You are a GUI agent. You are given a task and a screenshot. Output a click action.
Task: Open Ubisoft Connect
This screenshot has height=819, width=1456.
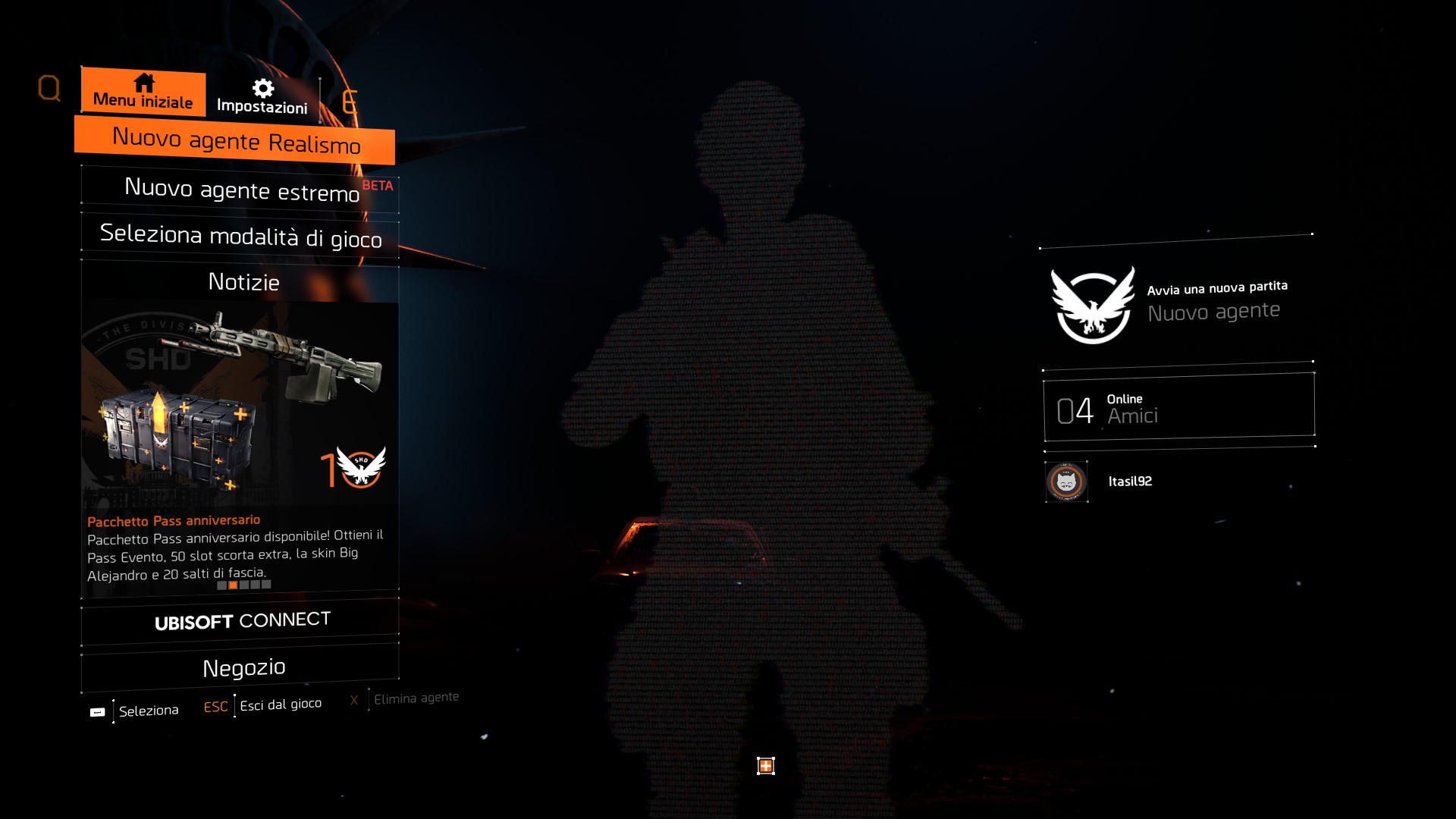[x=242, y=621]
